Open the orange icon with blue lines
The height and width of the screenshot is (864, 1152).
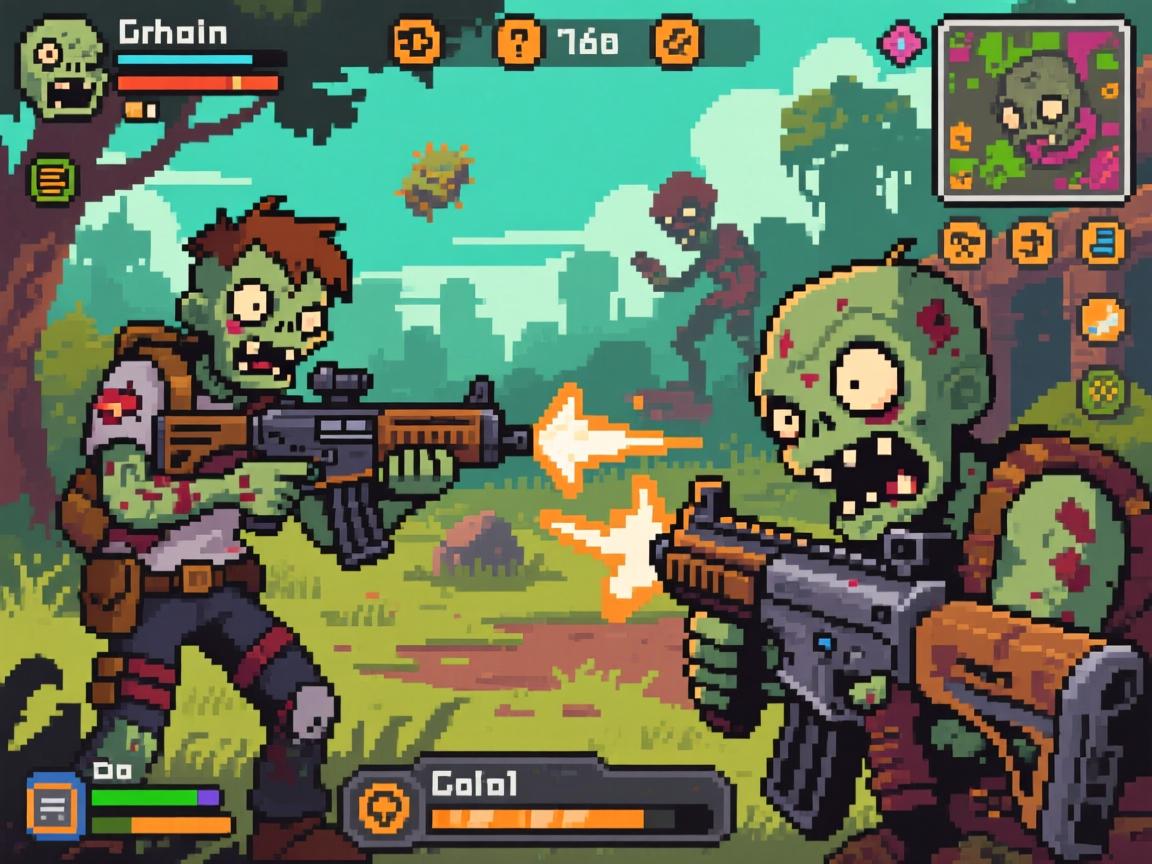1103,242
